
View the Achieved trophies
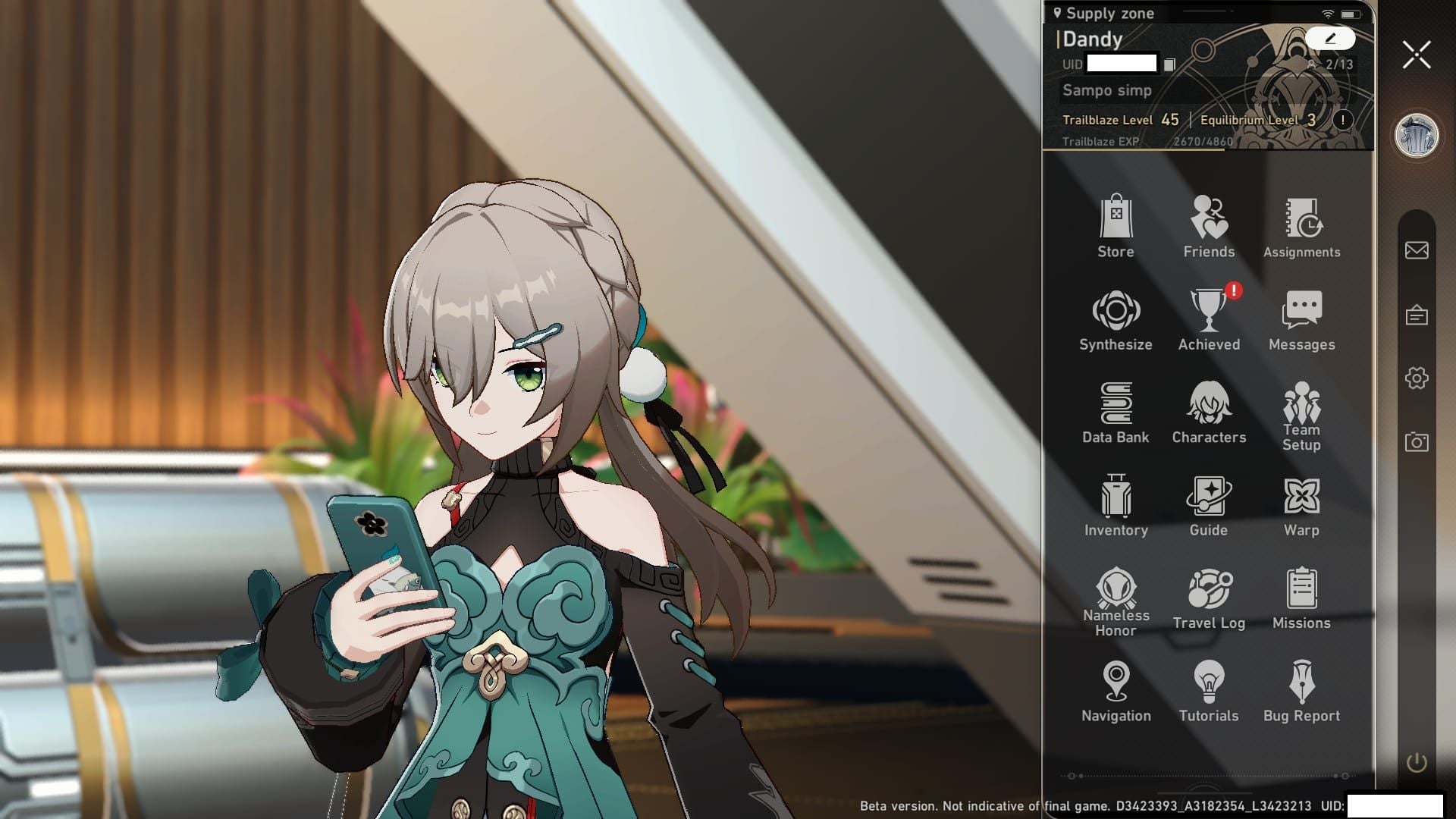[1209, 319]
